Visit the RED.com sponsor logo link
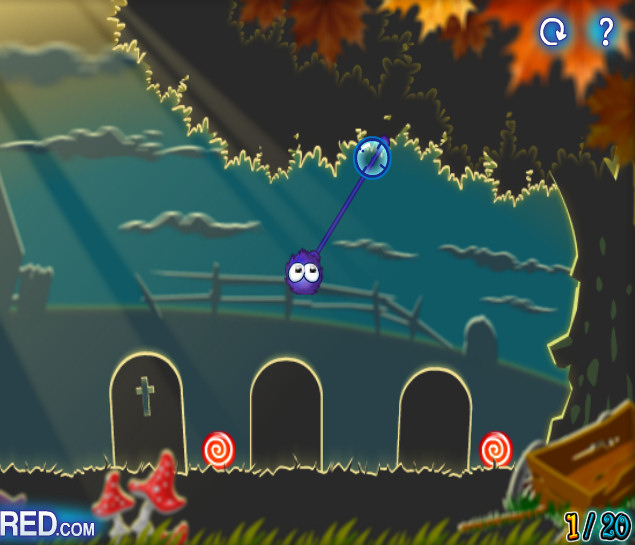This screenshot has width=635, height=545. click(48, 524)
